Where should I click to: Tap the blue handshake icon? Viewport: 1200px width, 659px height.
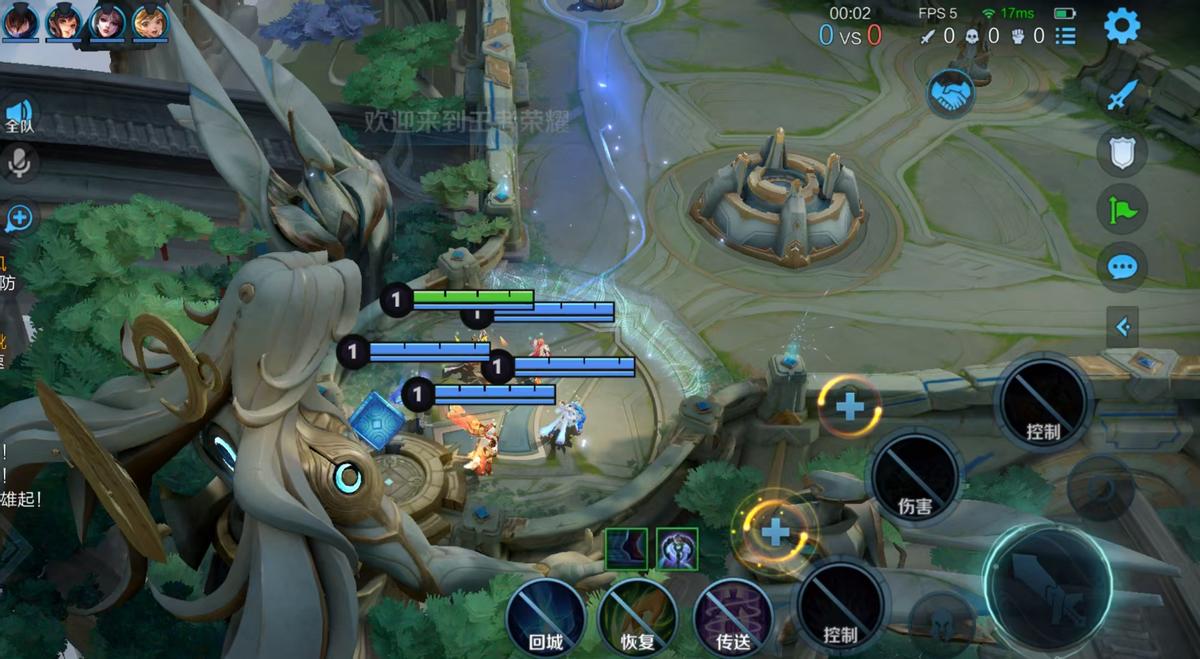click(951, 94)
